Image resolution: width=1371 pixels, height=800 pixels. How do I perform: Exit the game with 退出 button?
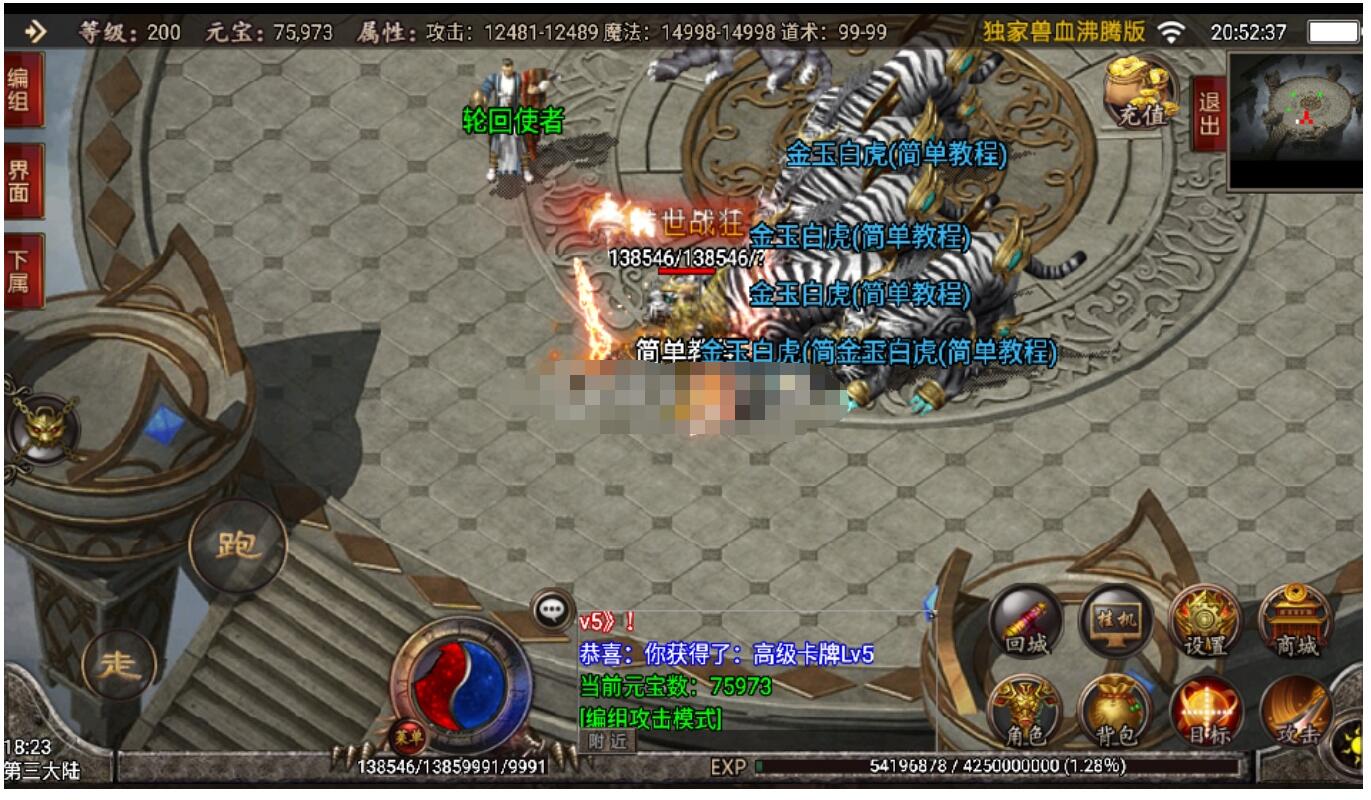[1208, 113]
